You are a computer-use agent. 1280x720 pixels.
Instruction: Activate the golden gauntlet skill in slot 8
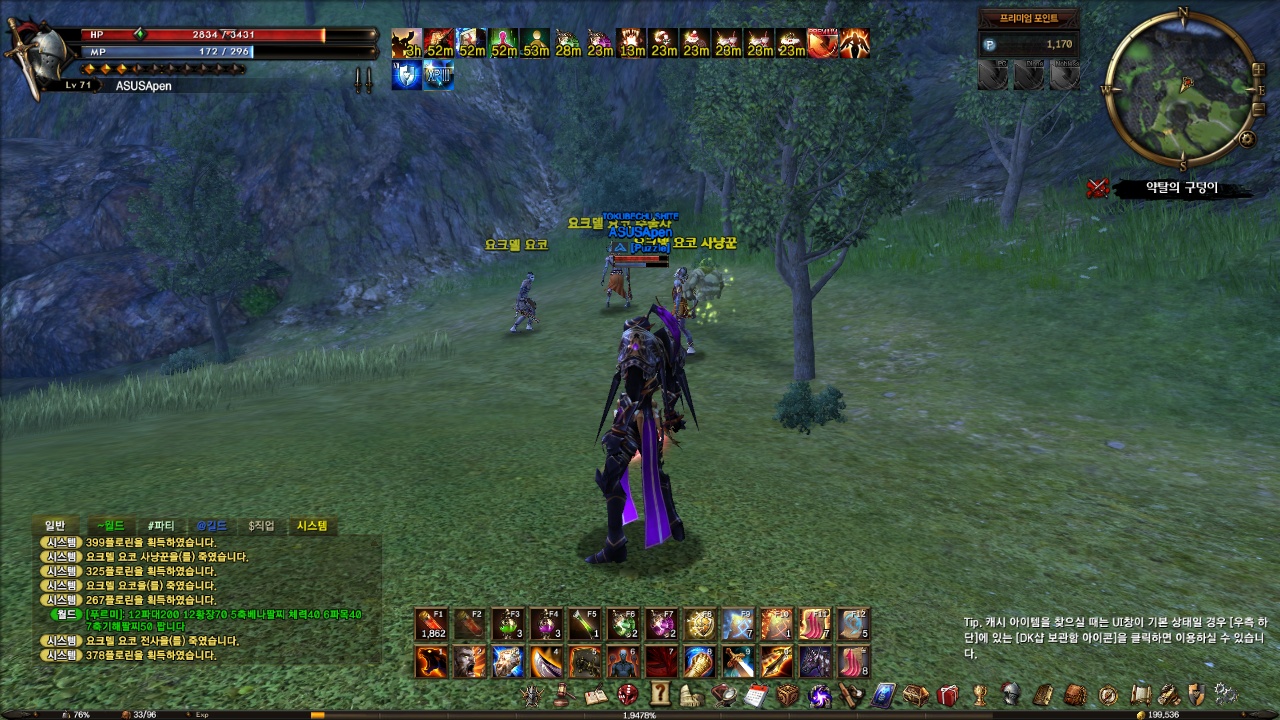[700, 662]
